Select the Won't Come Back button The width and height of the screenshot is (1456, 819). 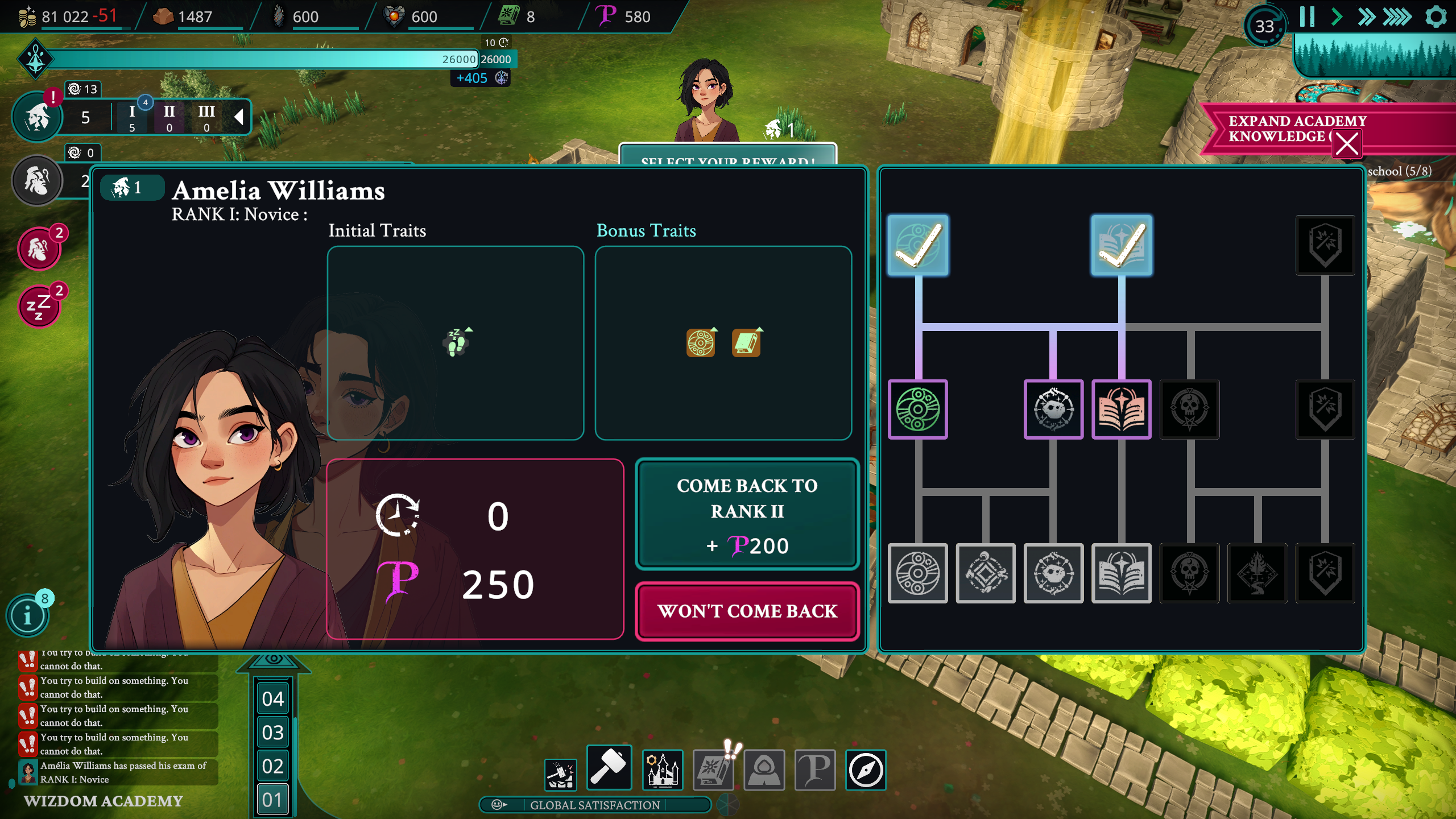(x=747, y=611)
